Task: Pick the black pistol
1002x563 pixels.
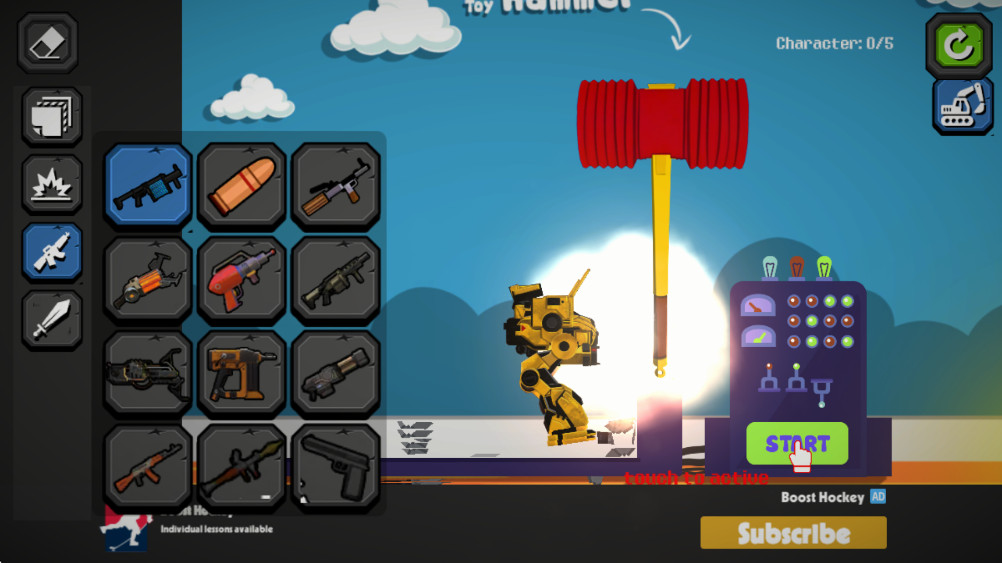Action: 336,468
